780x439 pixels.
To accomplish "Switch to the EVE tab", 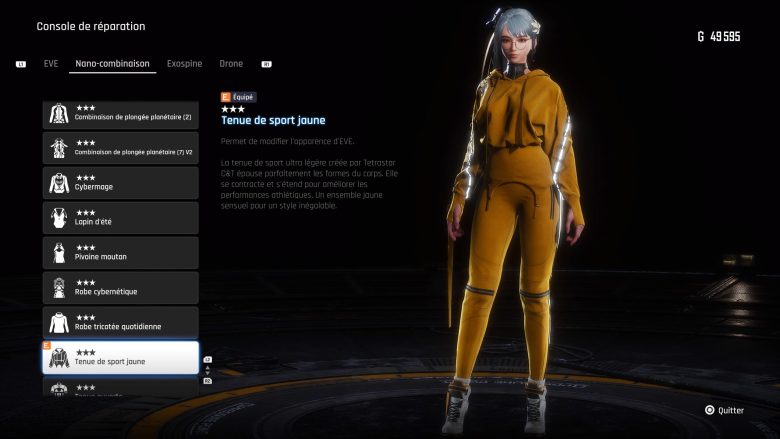I will 51,64.
